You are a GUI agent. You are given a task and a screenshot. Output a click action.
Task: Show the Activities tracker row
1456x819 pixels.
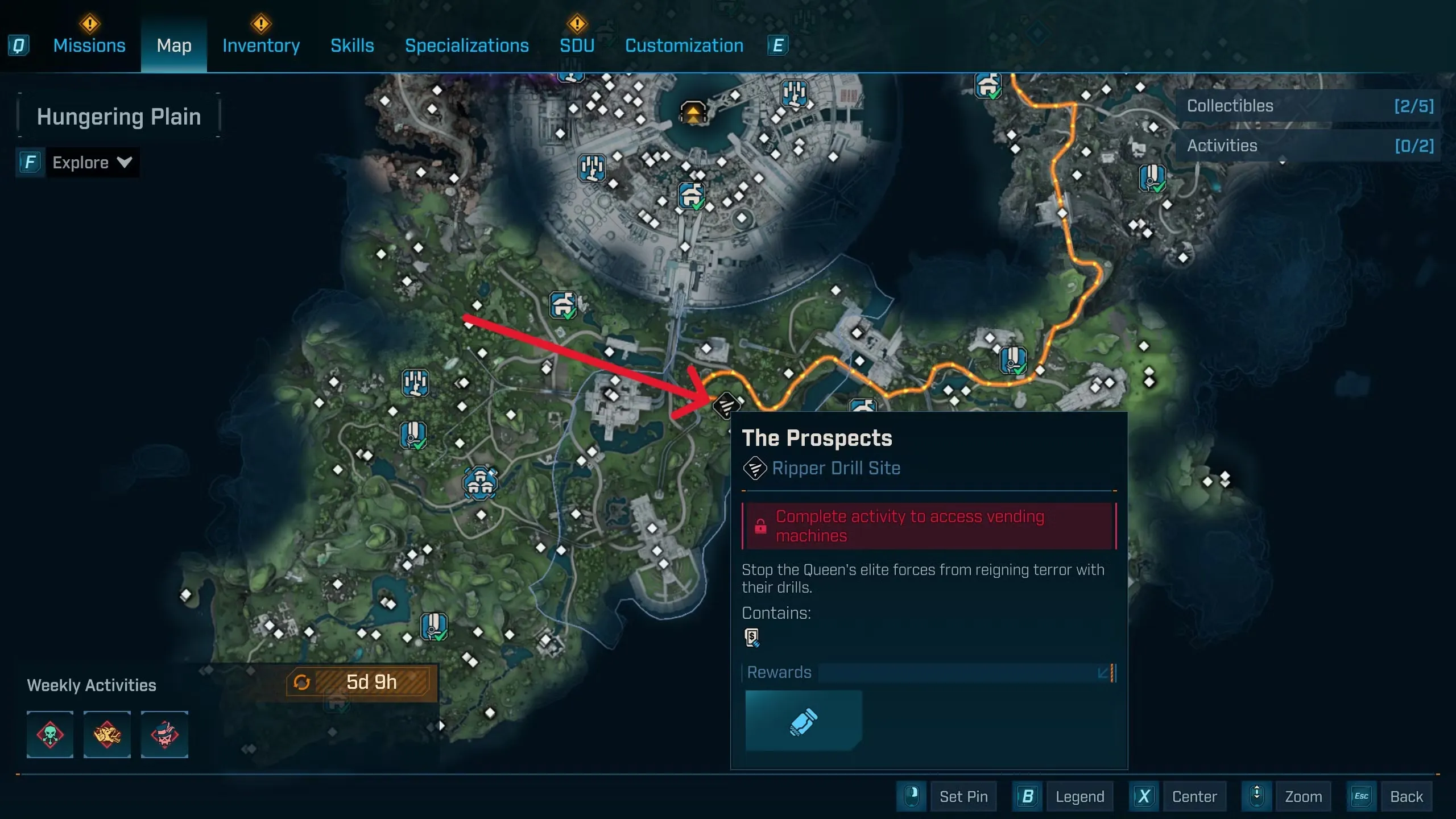tap(1308, 146)
